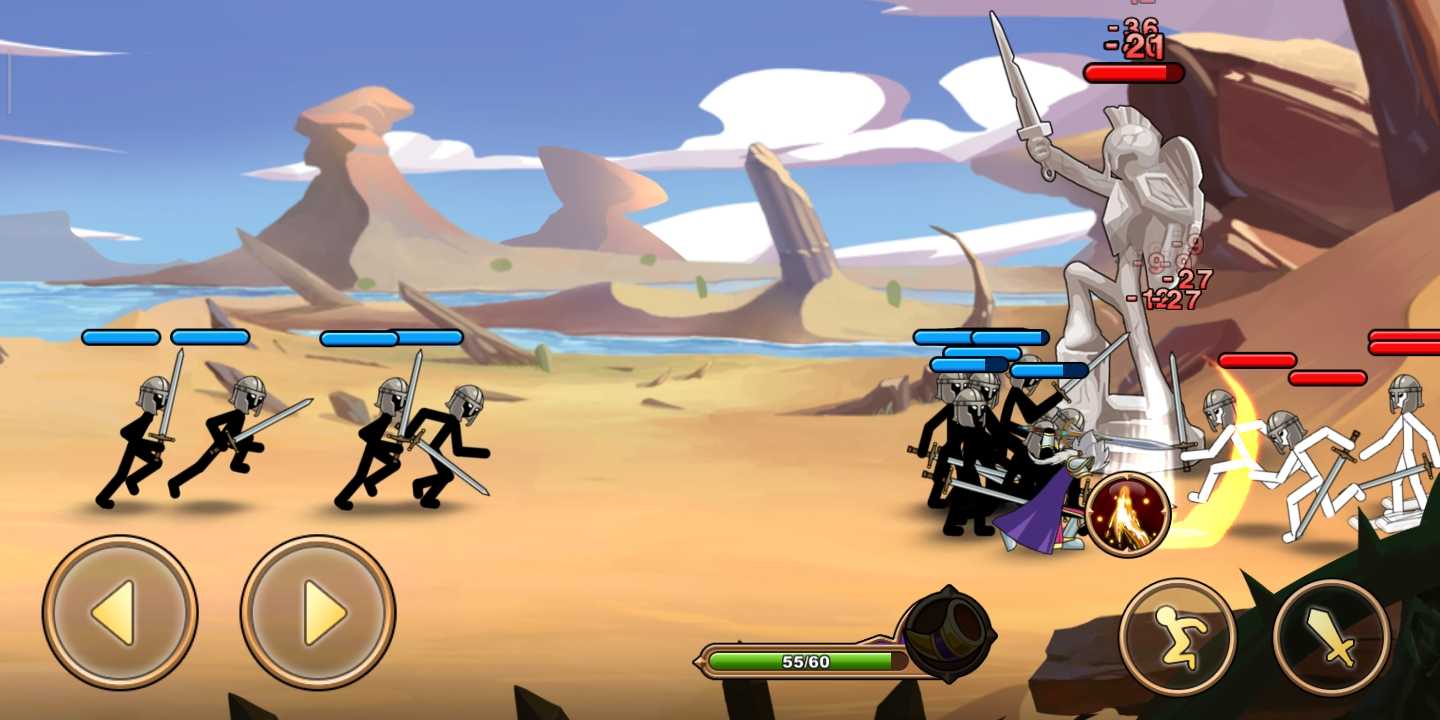Tap the left arrow movement button
The width and height of the screenshot is (1440, 720).
click(120, 612)
